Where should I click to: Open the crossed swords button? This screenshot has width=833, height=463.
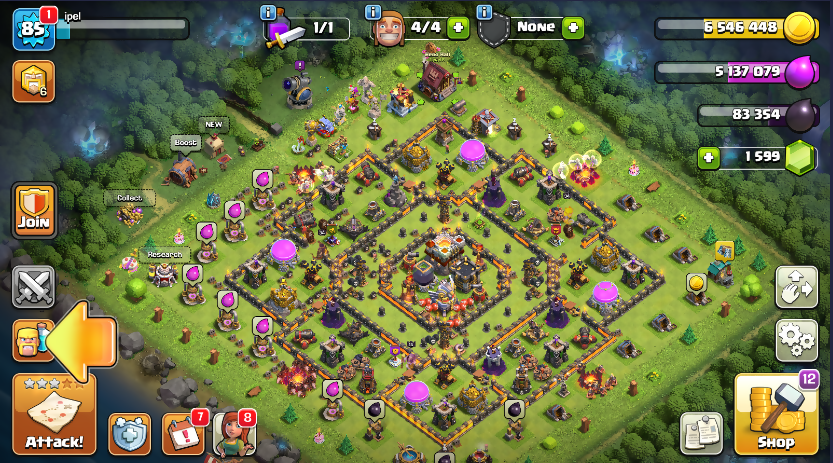(x=33, y=287)
